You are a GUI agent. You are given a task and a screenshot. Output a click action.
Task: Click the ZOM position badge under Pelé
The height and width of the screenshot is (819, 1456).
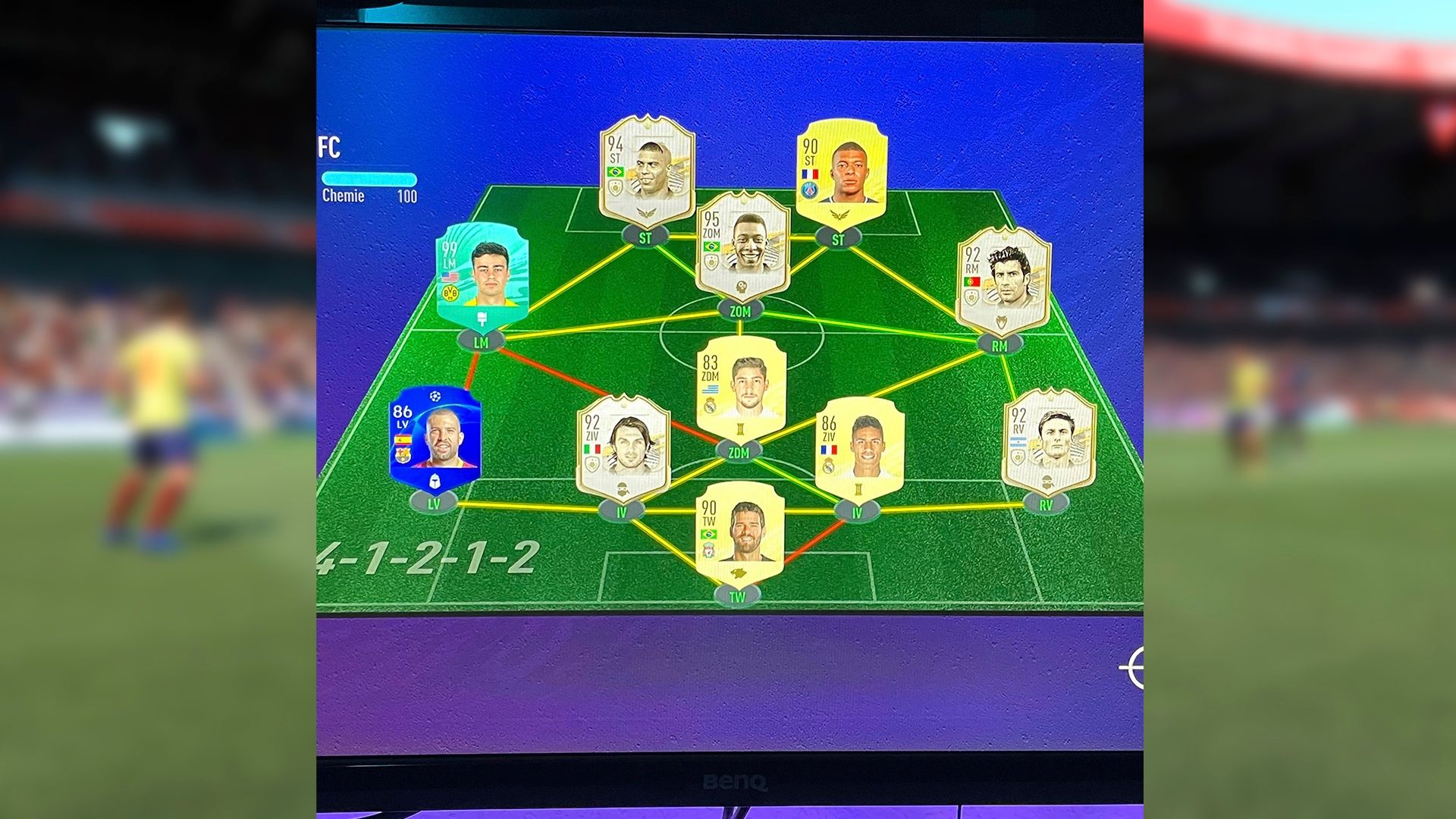pyautogui.click(x=739, y=311)
